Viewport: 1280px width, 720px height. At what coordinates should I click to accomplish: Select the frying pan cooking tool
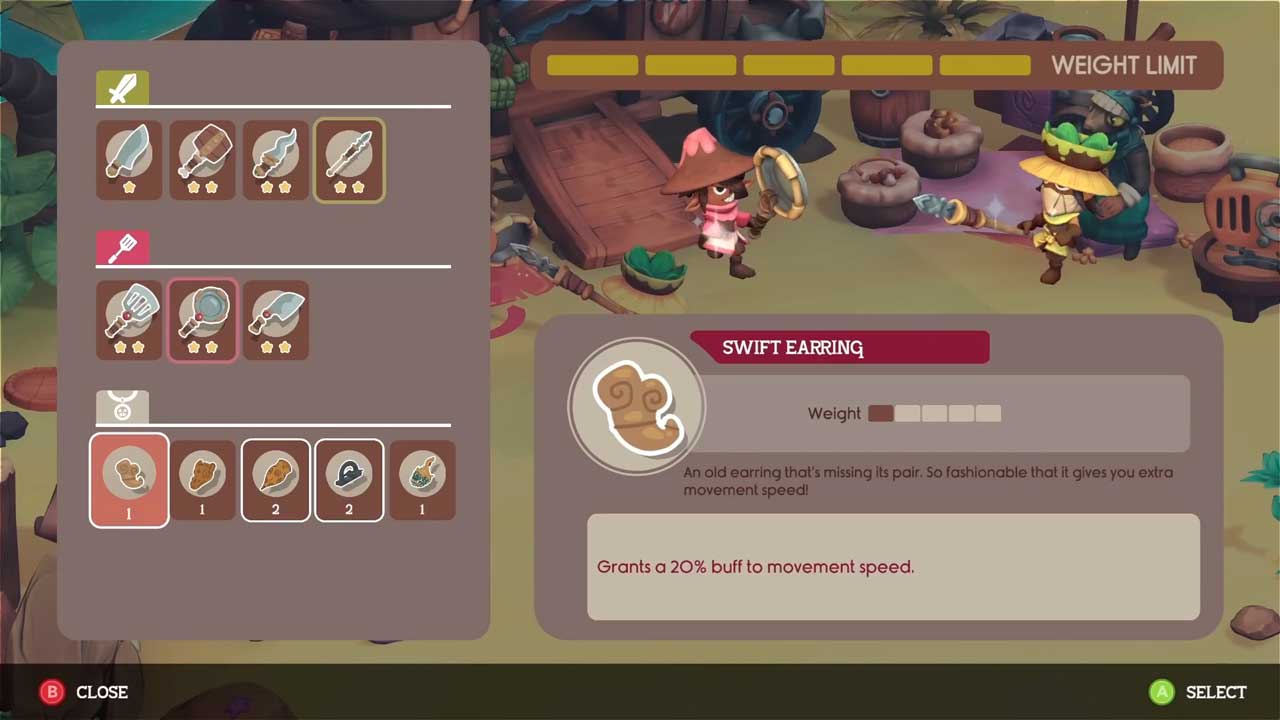(x=202, y=320)
